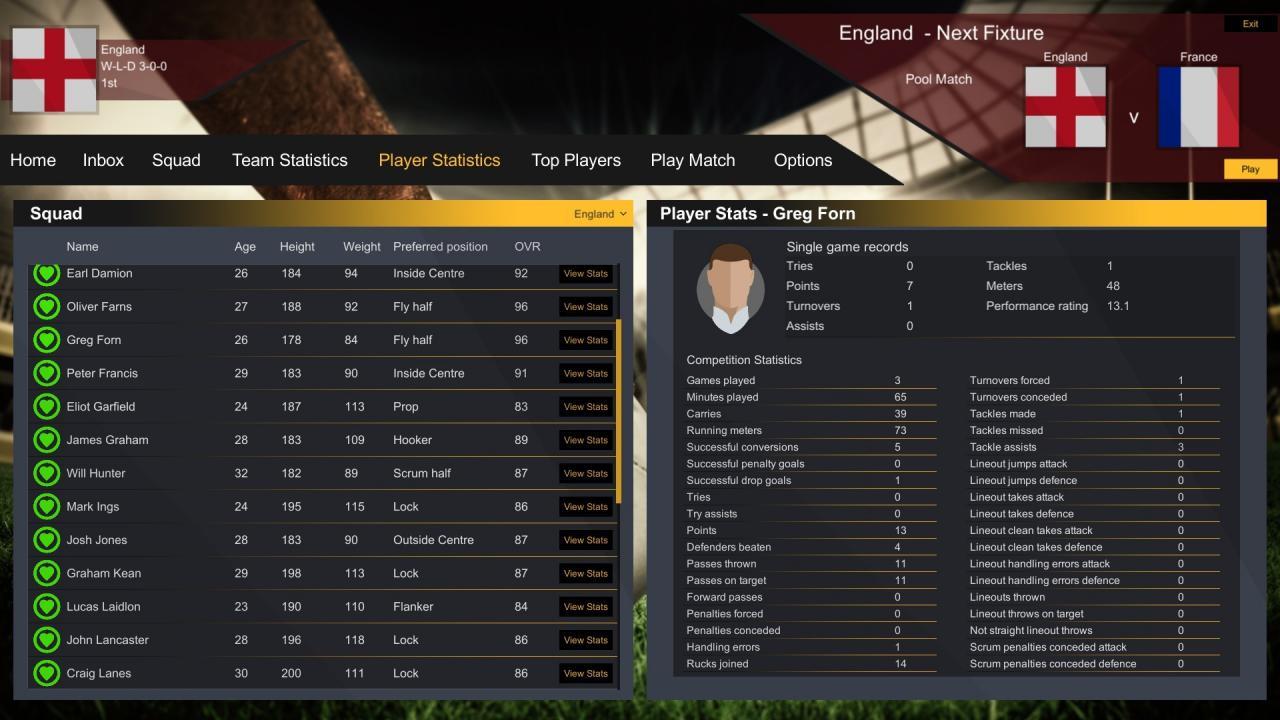View Stats for Will Hunter
The height and width of the screenshot is (720, 1280).
click(586, 473)
